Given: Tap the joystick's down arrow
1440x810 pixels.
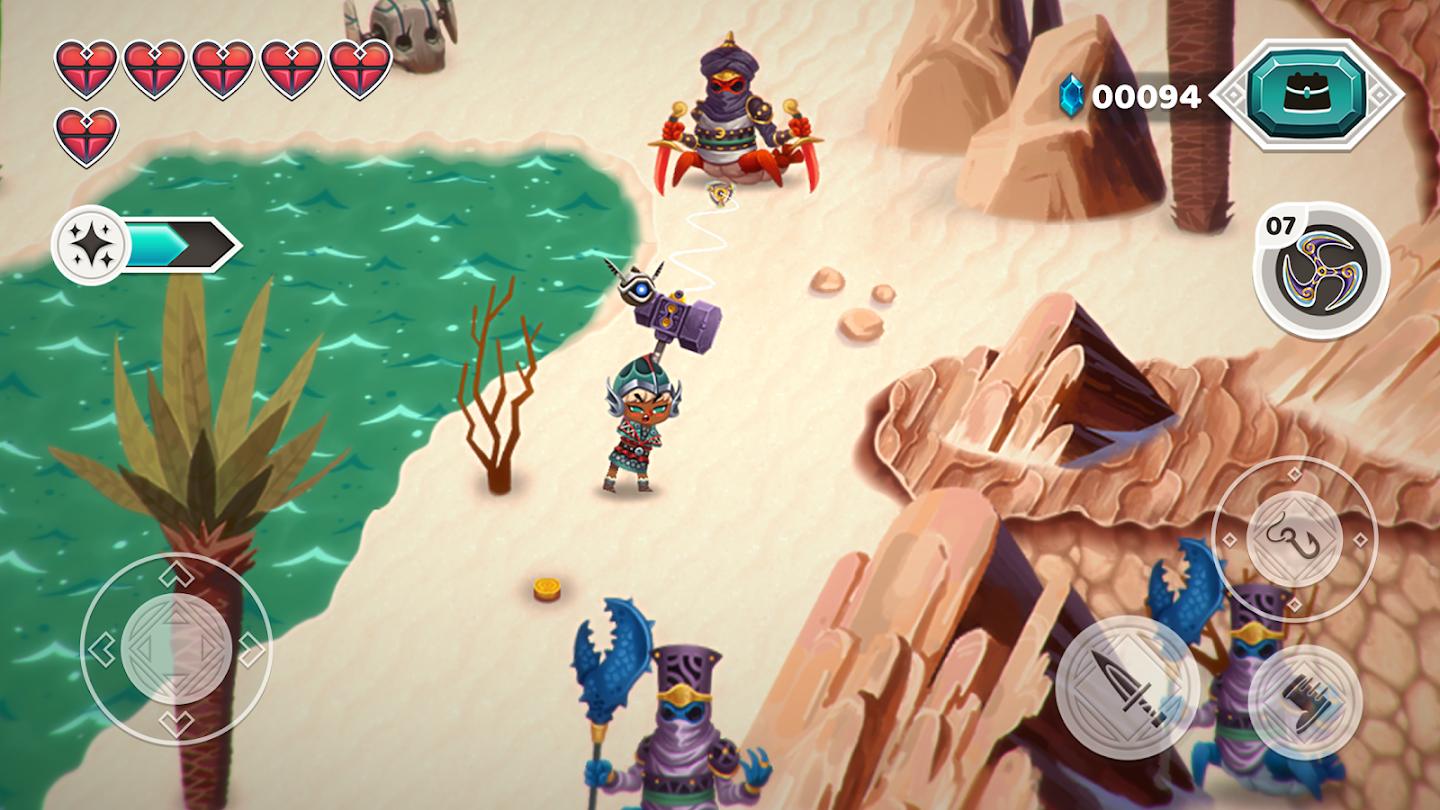Looking at the screenshot, I should (176, 723).
